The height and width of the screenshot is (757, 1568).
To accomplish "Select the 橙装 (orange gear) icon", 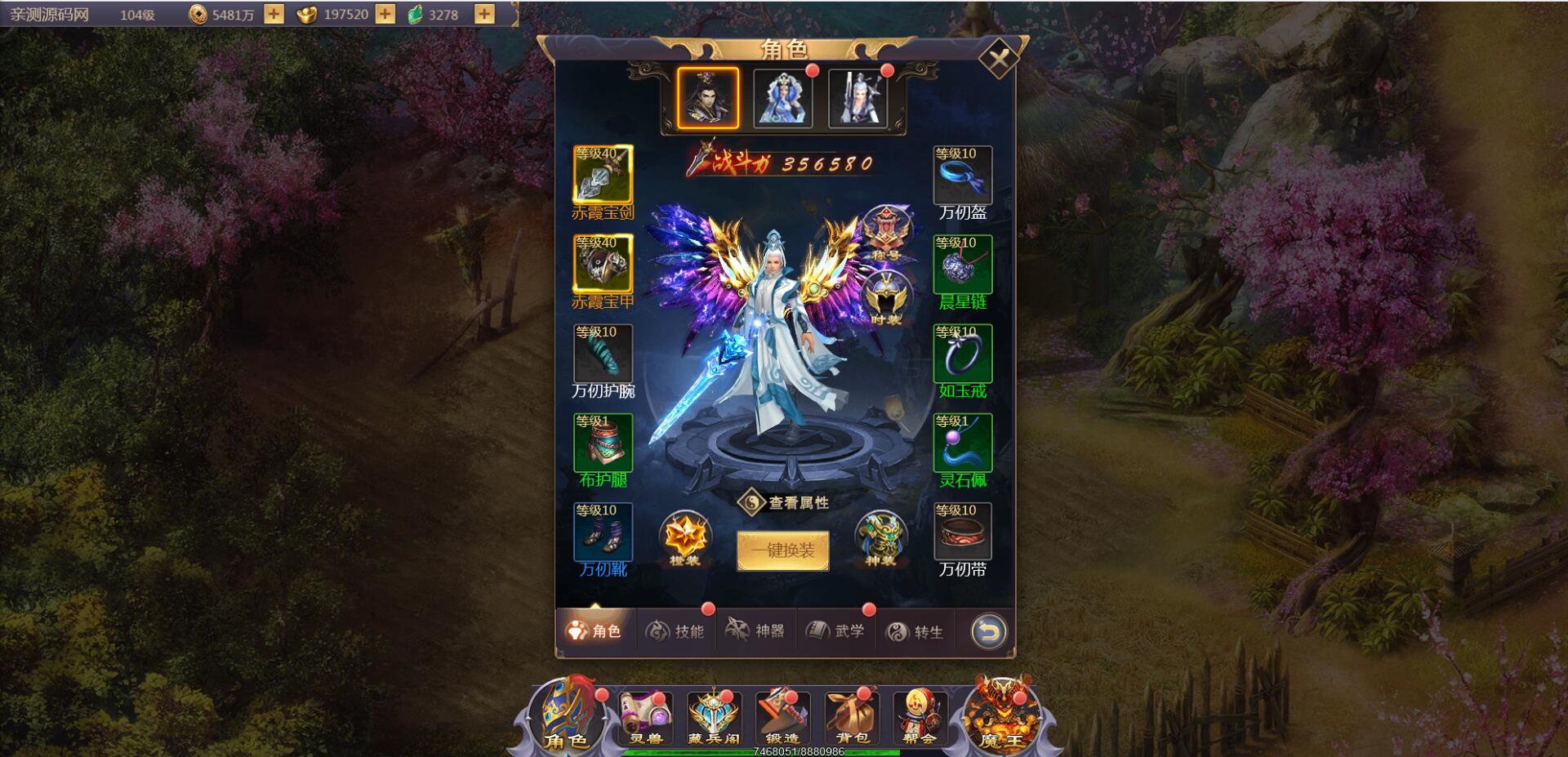I will click(684, 541).
